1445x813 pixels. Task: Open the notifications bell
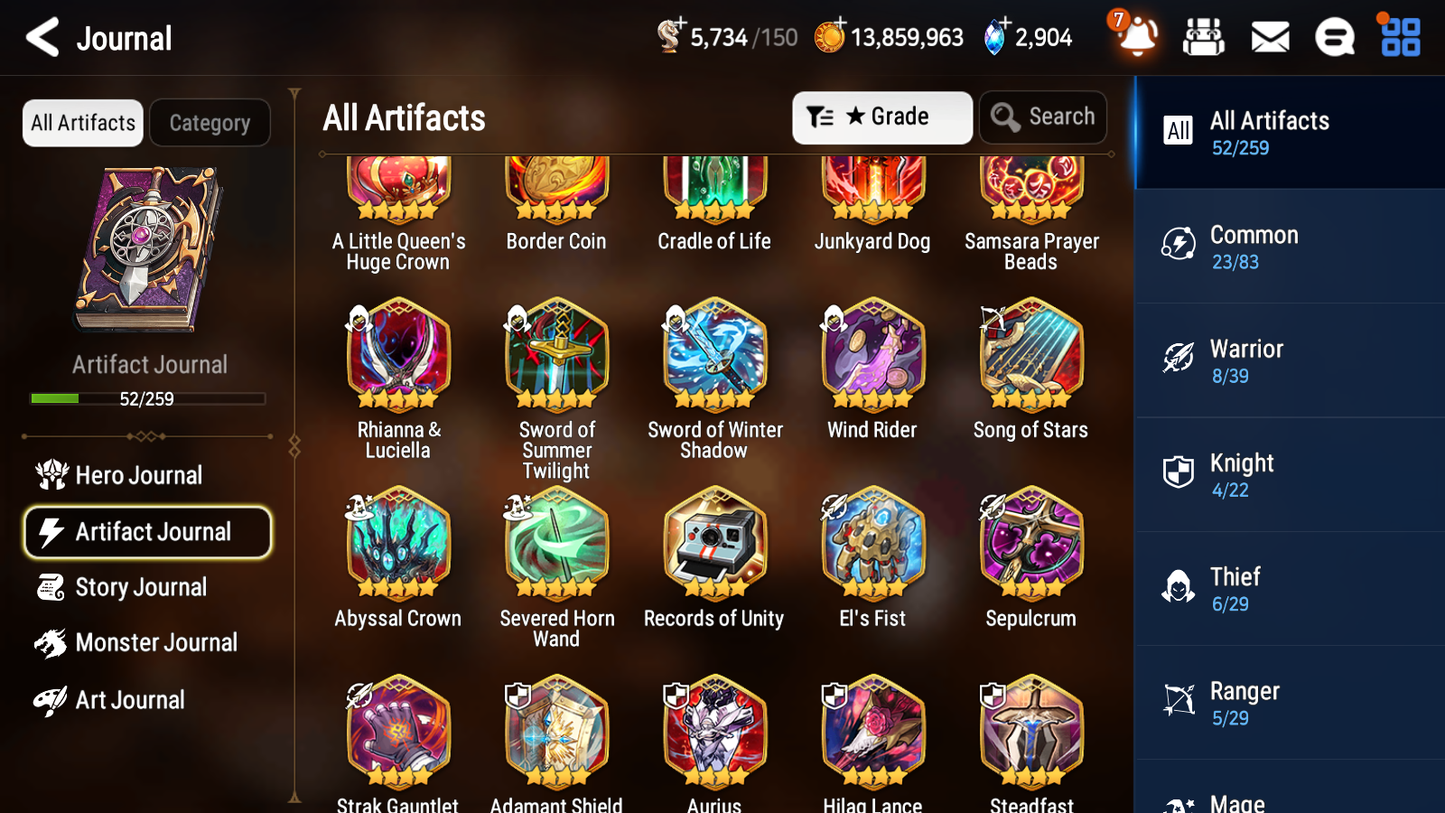tap(1135, 37)
